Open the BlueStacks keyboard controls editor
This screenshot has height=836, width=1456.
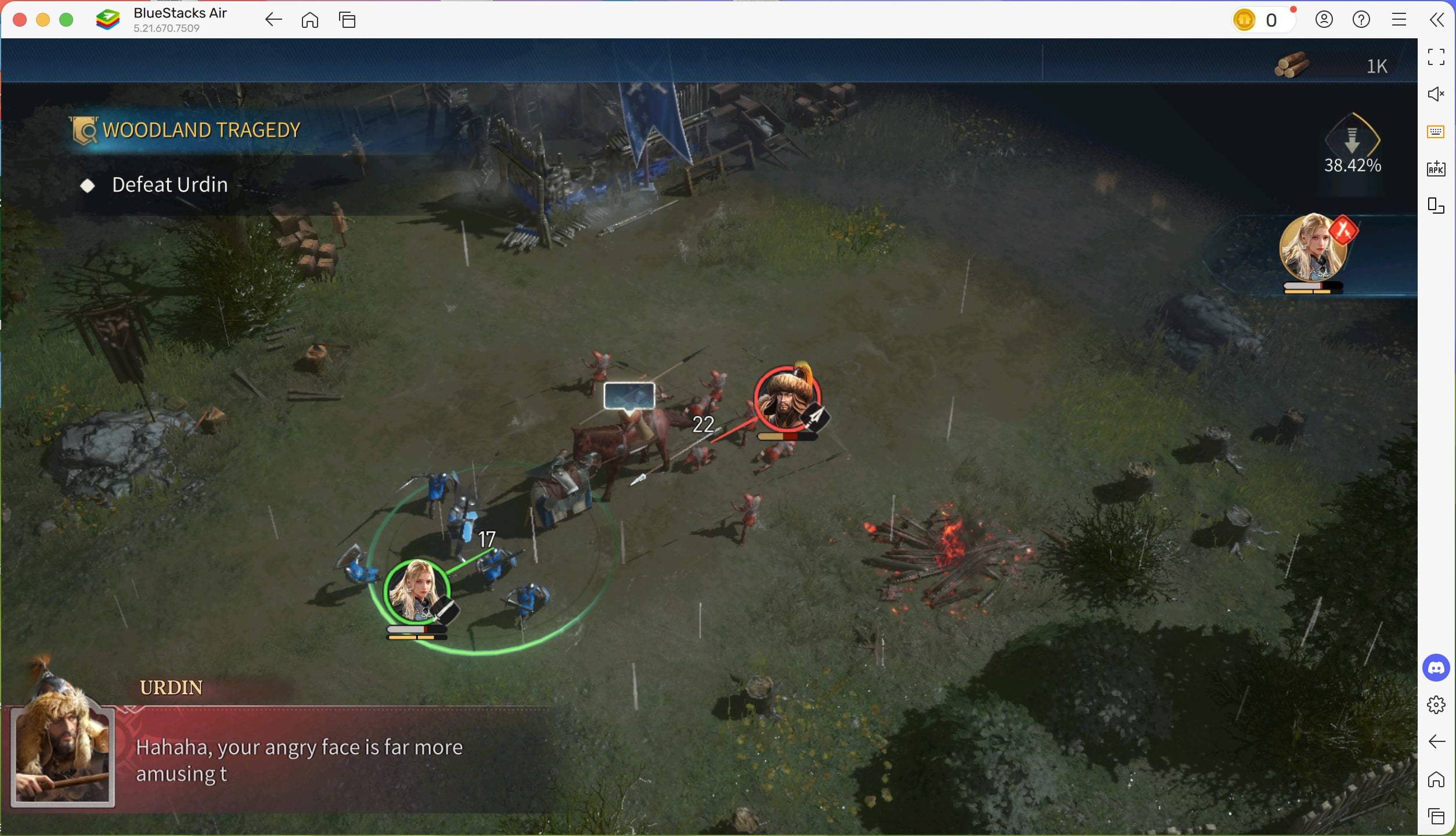1435,131
